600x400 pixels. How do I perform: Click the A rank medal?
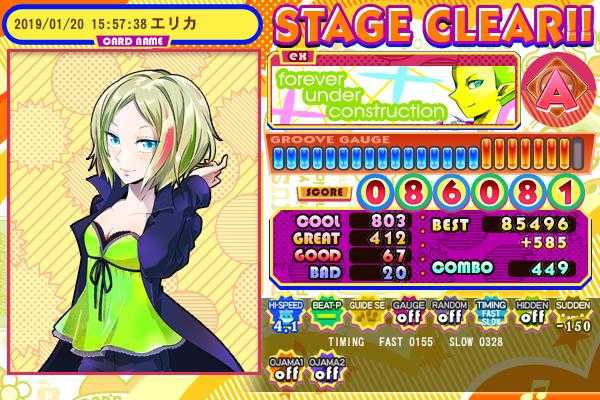pos(555,90)
